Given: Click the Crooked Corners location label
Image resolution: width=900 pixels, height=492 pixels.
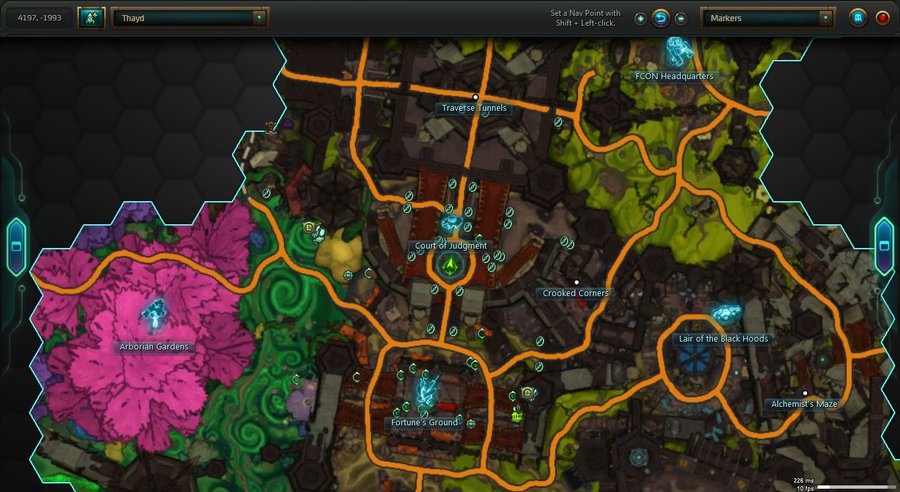Looking at the screenshot, I should pos(576,293).
